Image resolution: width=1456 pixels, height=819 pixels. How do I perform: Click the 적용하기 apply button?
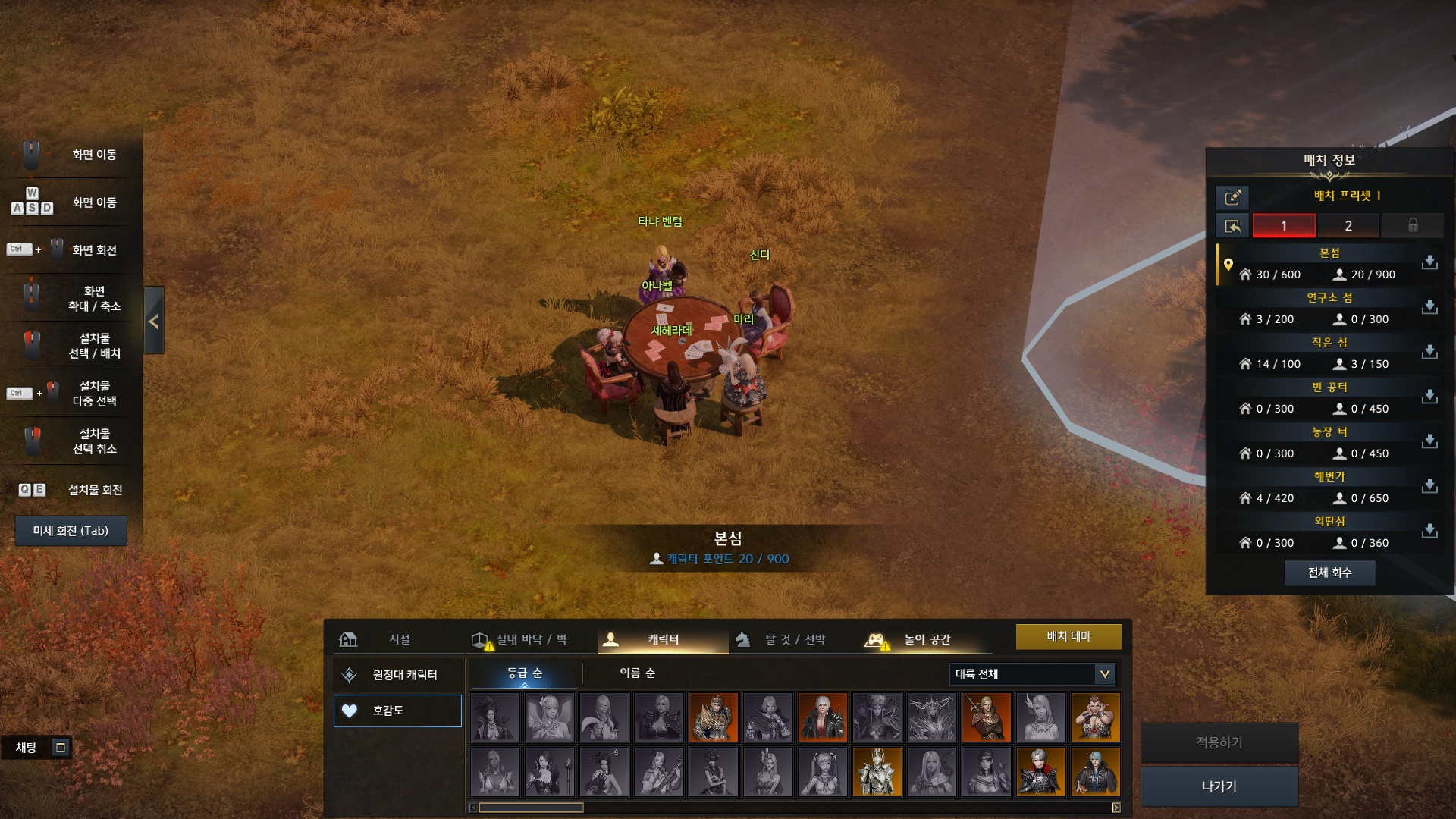pyautogui.click(x=1219, y=742)
